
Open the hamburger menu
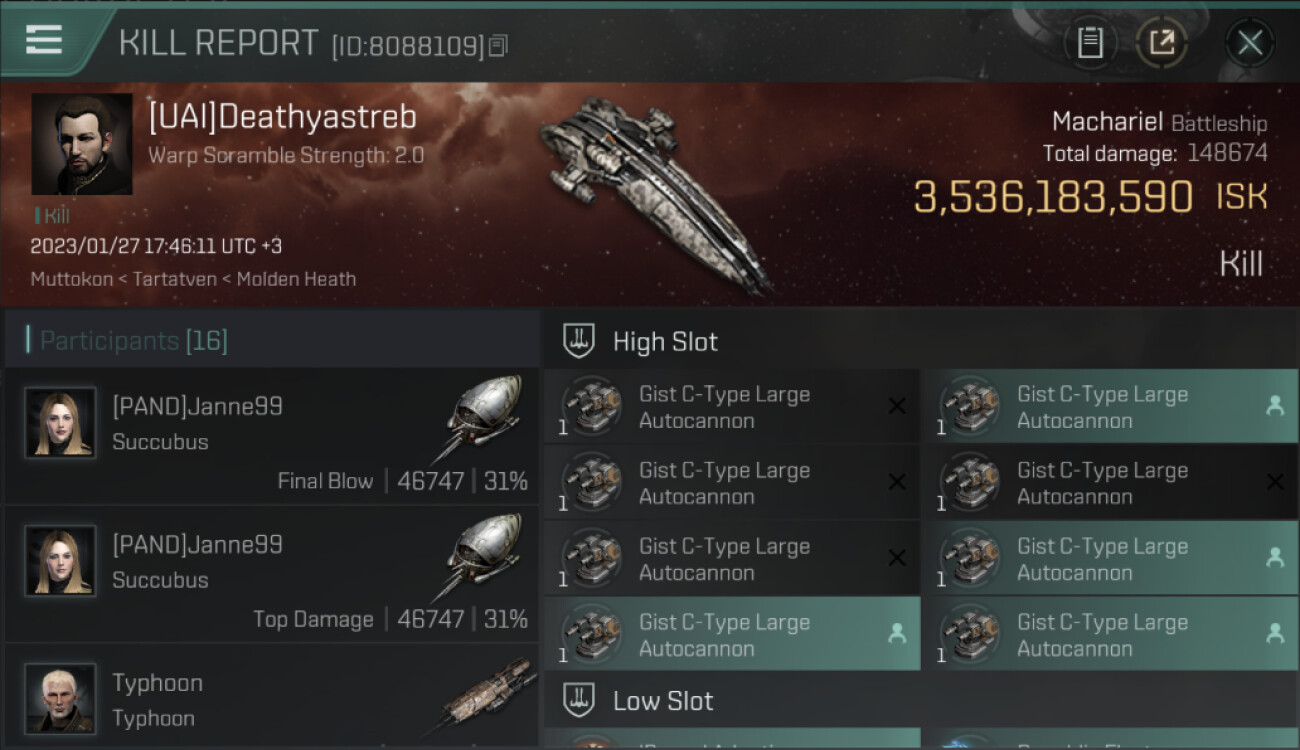pos(44,41)
